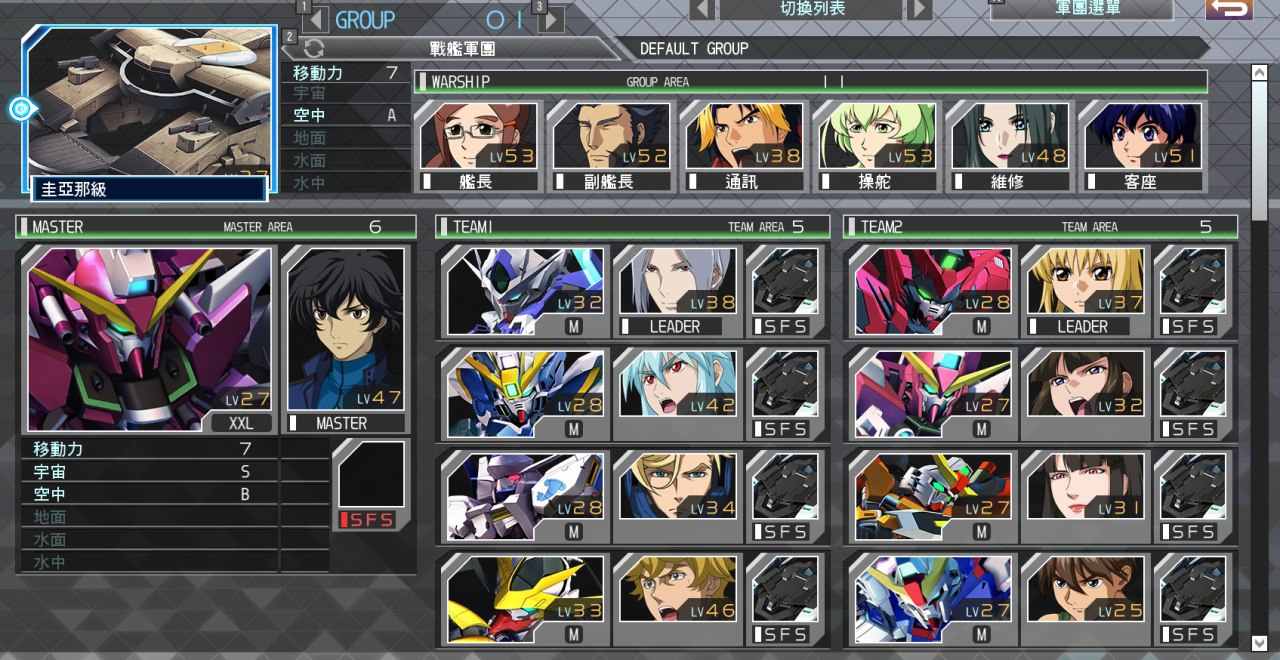Toggle the 戰艦軍團 group type

(x=314, y=48)
